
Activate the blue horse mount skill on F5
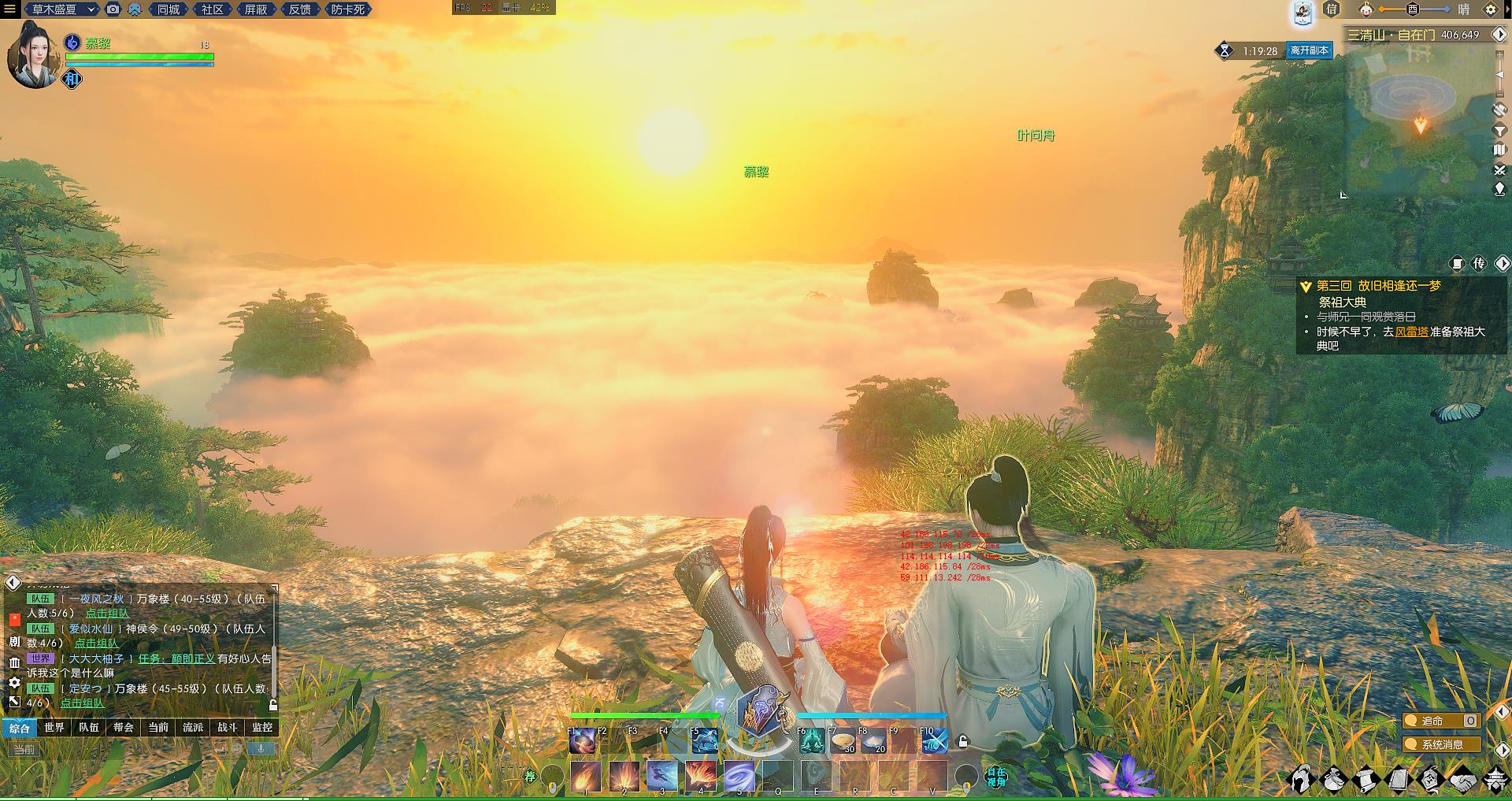click(704, 741)
